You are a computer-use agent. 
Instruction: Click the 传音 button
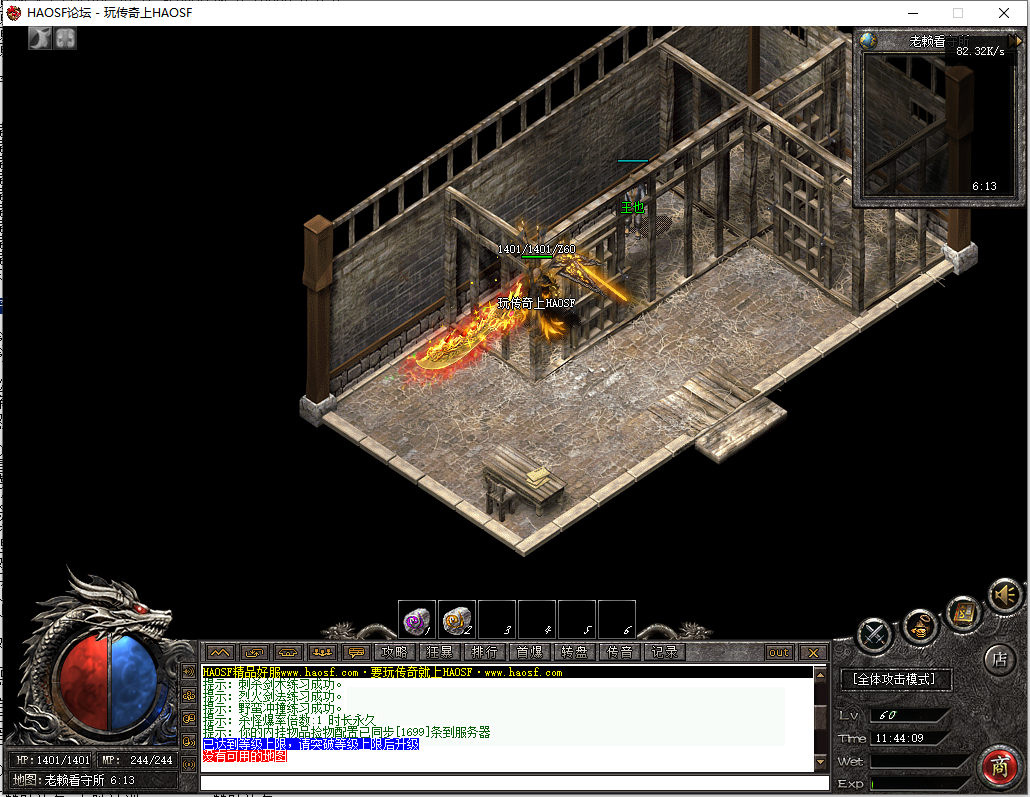619,652
